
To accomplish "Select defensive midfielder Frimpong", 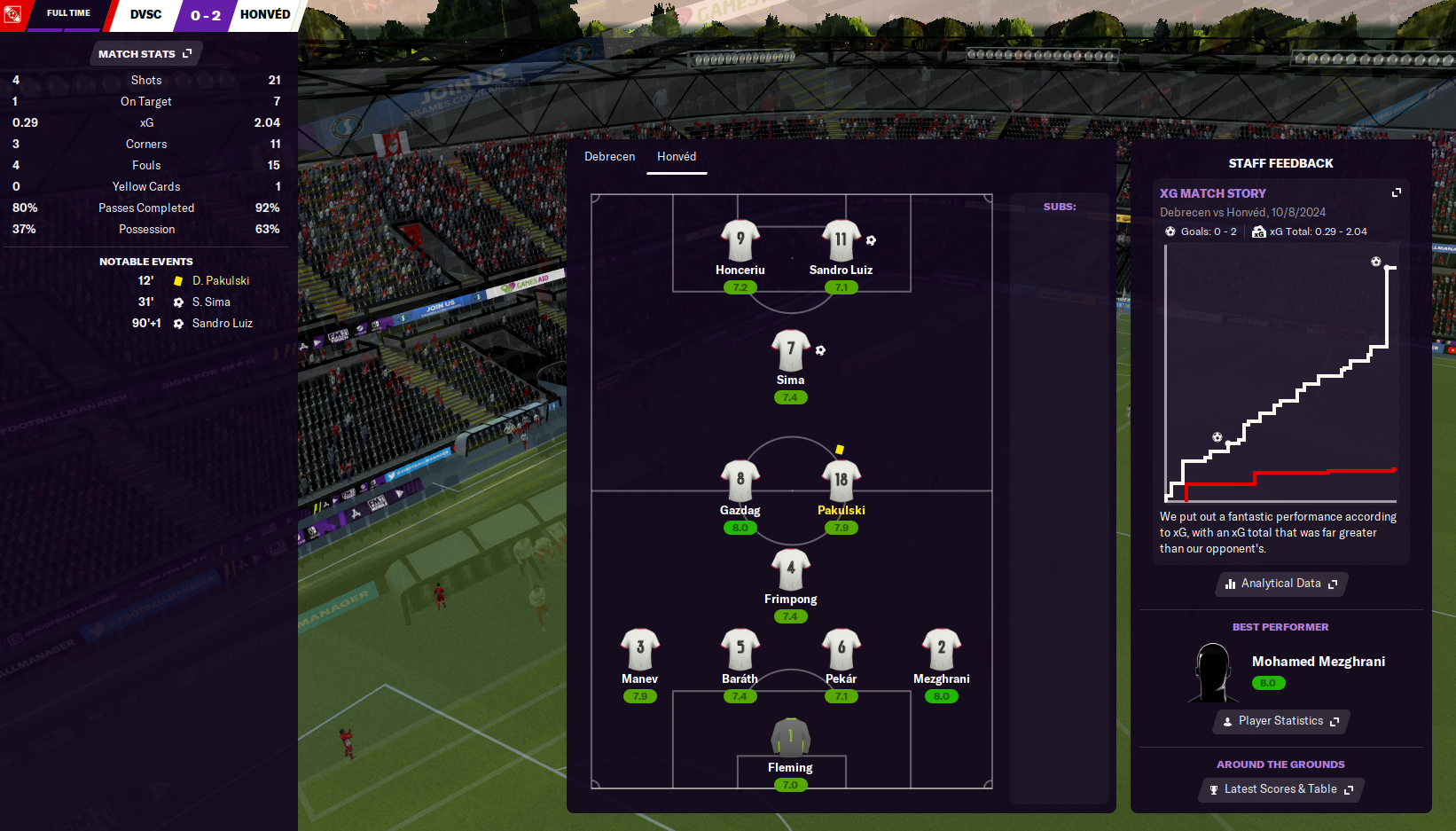I will 790,570.
